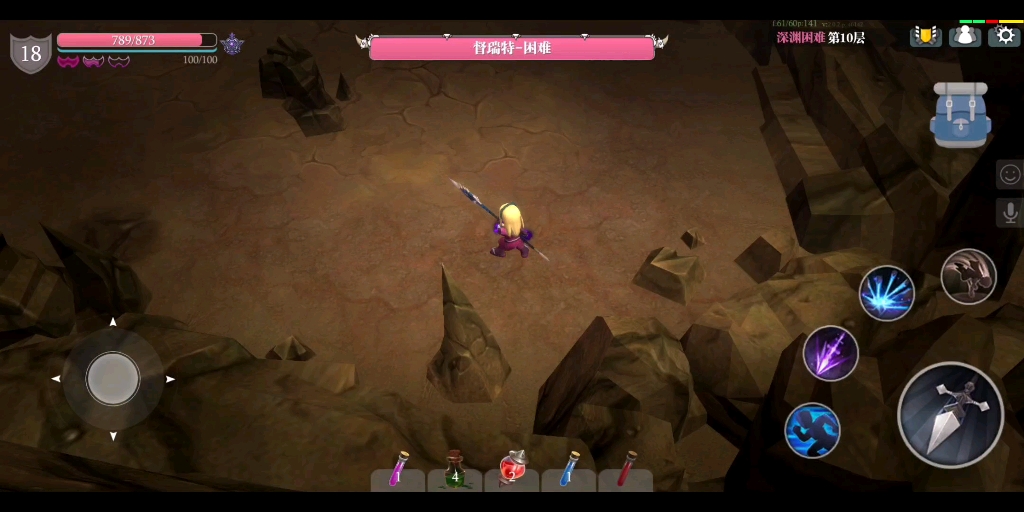Tap the purple emblem beside the health bar
Viewport: 1024px width, 512px height.
pyautogui.click(x=233, y=44)
